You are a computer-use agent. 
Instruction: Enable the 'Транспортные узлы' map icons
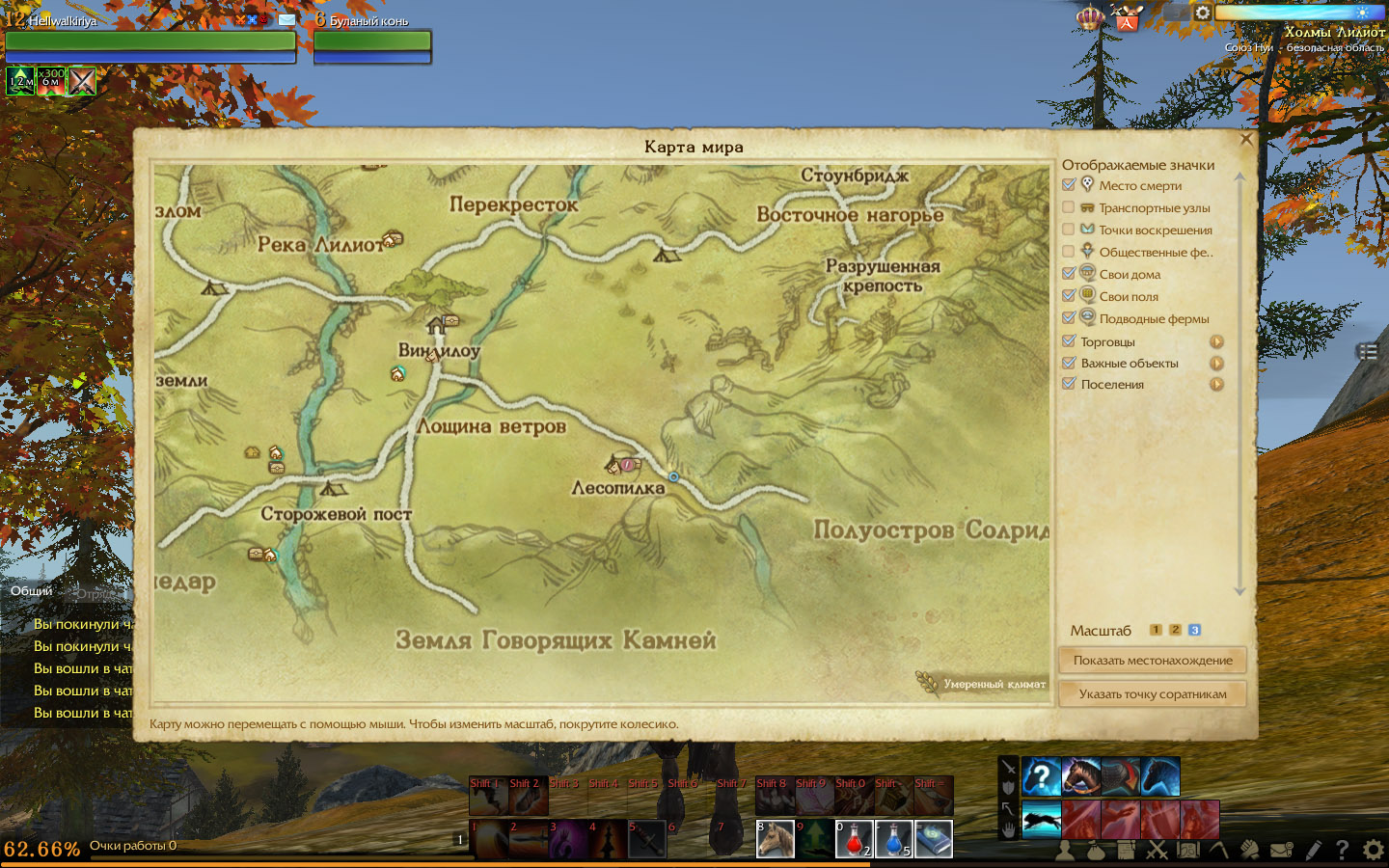[1069, 207]
